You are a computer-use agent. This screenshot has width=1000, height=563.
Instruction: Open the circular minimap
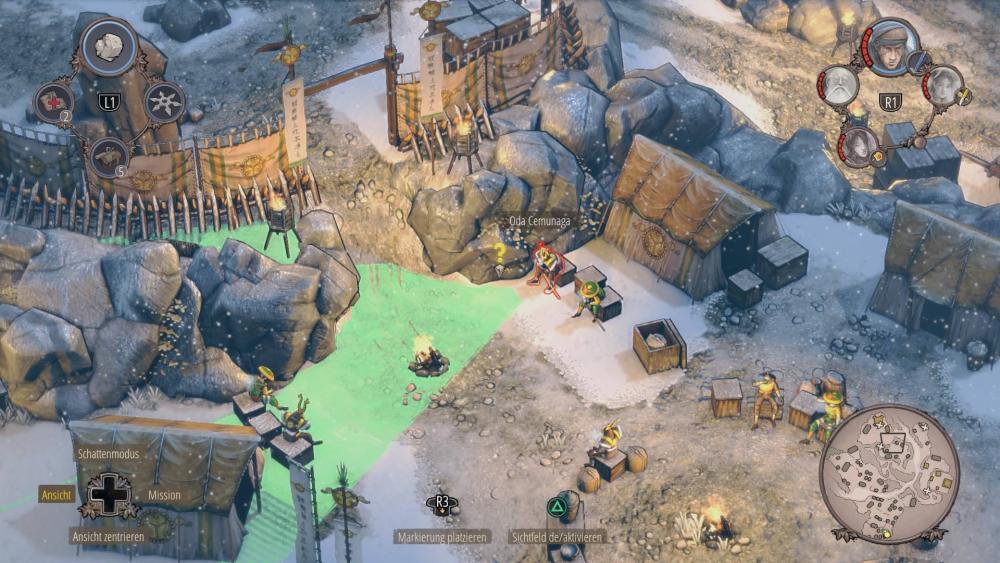click(889, 473)
